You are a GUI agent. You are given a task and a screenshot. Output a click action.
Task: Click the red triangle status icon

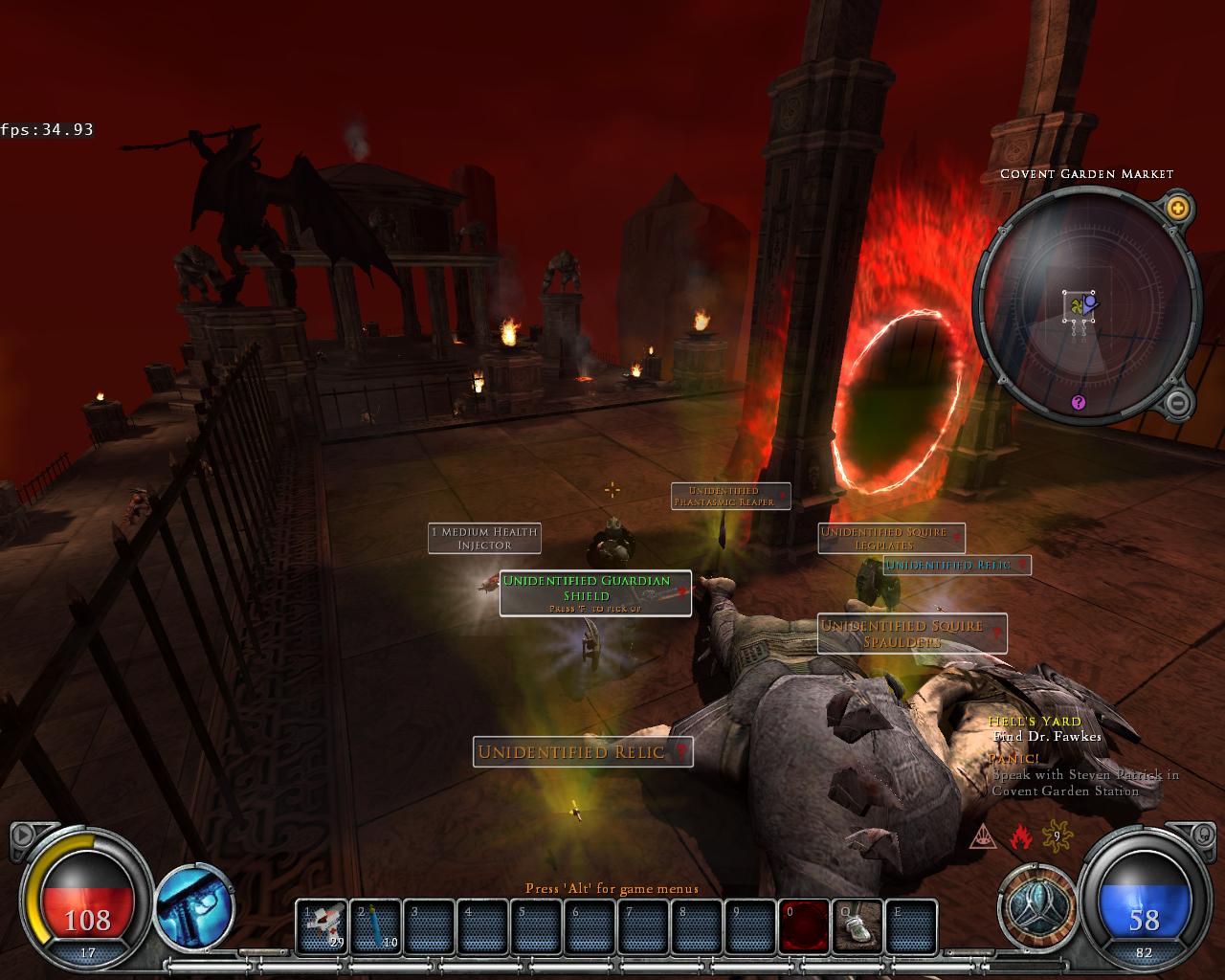984,837
